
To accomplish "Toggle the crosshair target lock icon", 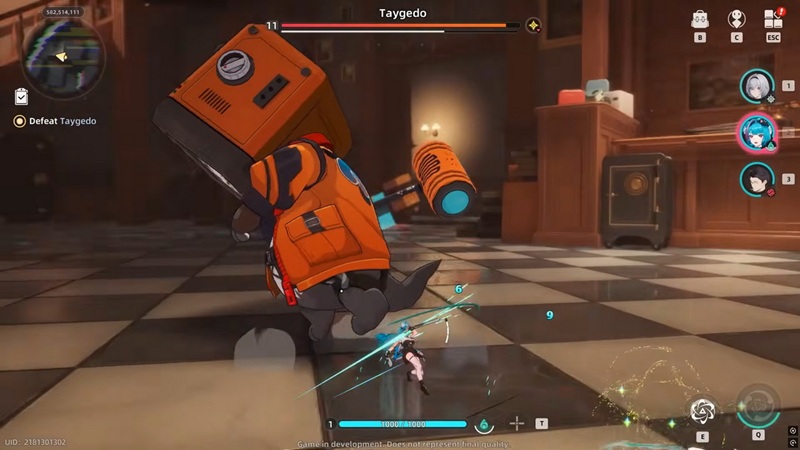I will (516, 423).
